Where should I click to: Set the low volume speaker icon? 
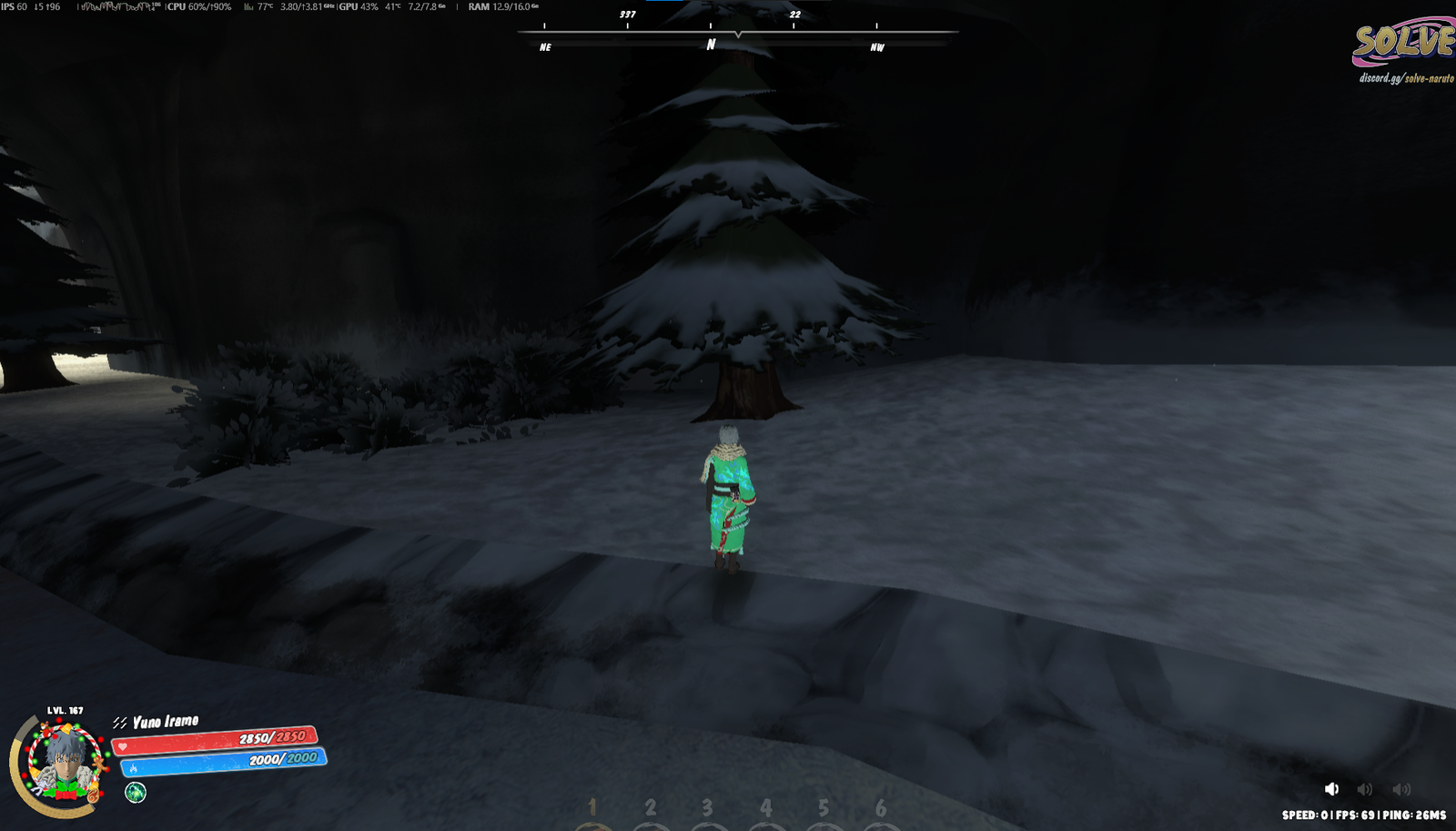(1331, 789)
